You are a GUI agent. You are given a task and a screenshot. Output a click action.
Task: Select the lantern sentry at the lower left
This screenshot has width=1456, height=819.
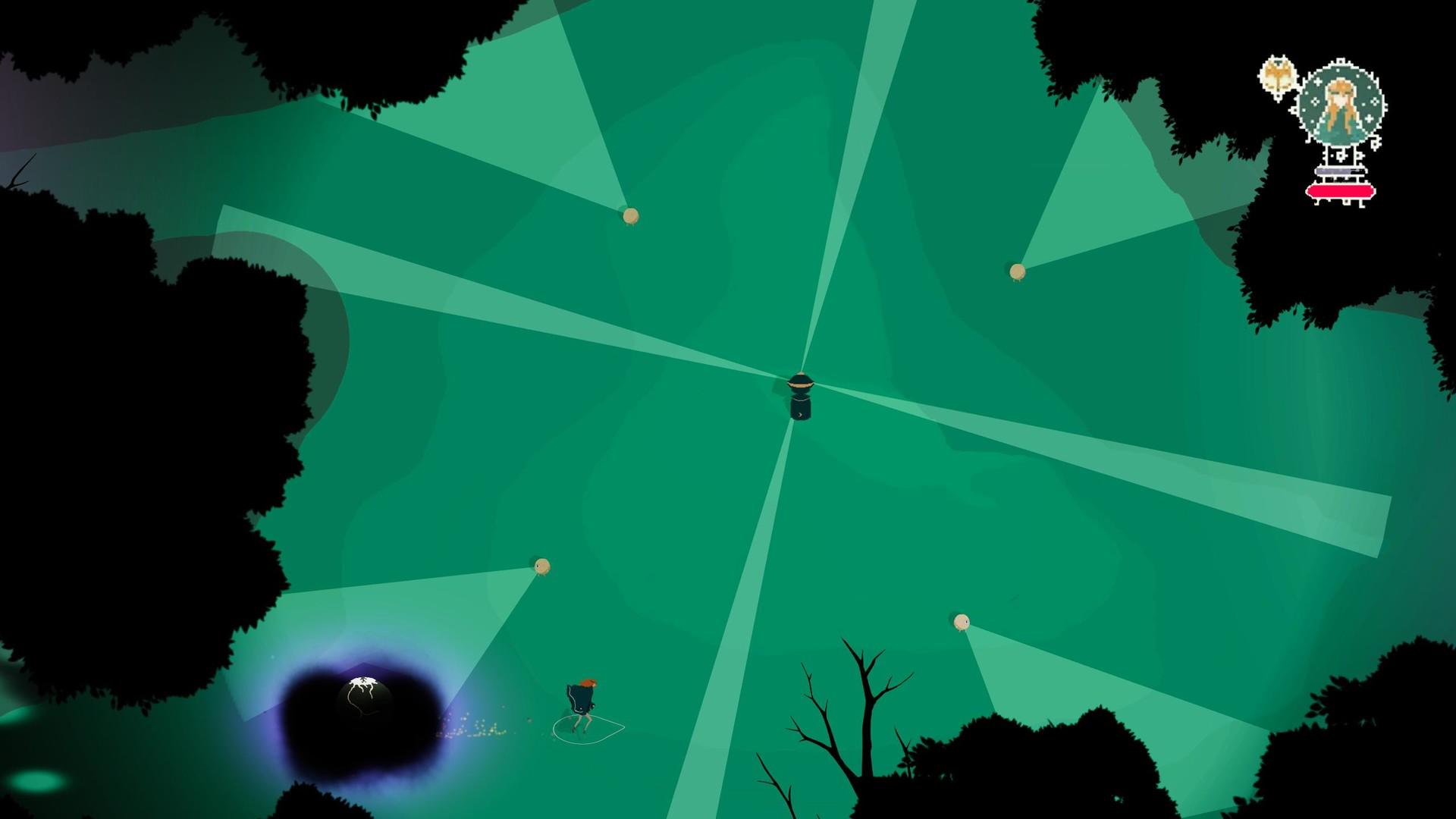[541, 567]
